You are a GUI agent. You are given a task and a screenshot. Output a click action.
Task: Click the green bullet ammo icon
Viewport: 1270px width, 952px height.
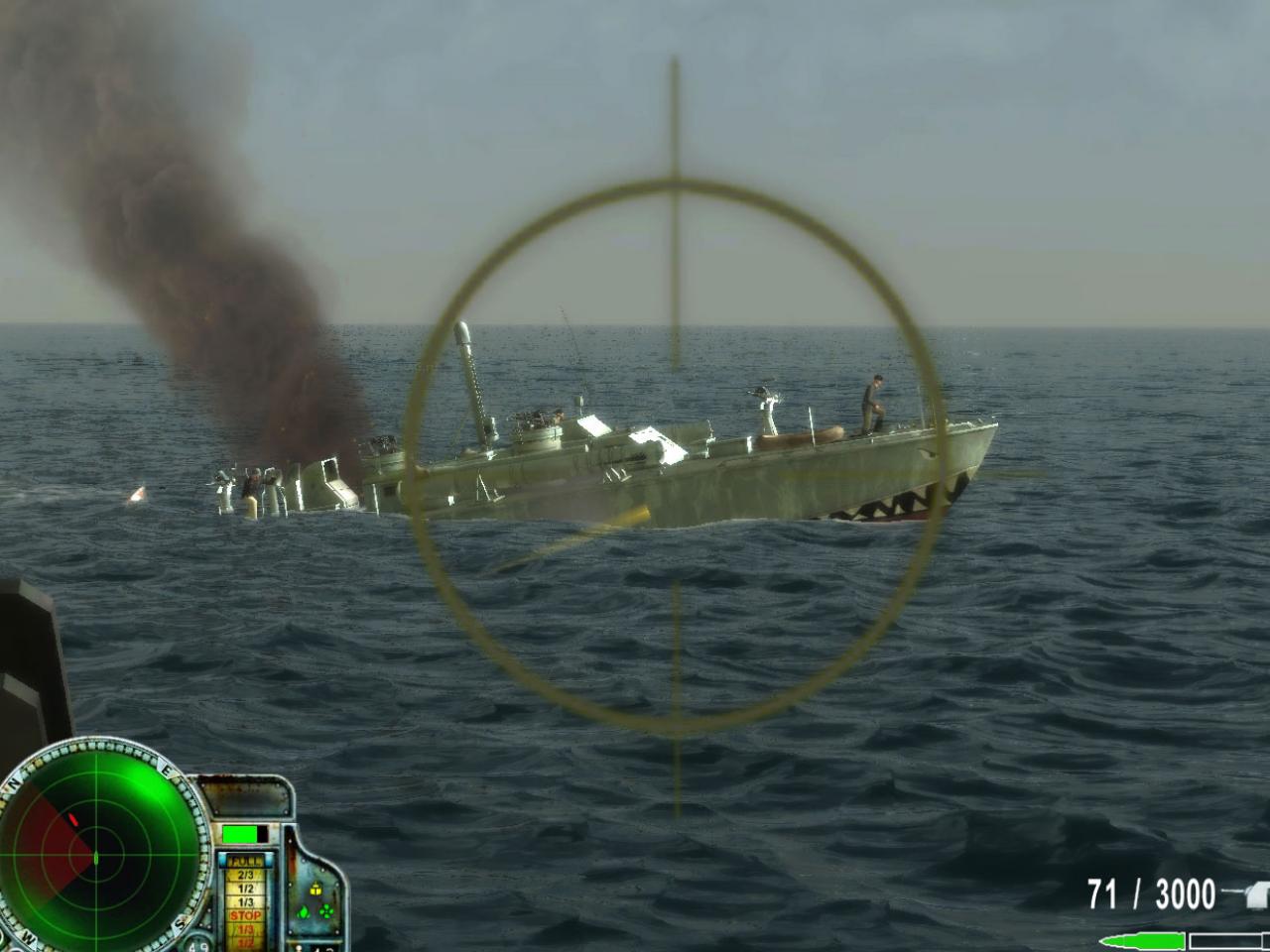click(1147, 940)
